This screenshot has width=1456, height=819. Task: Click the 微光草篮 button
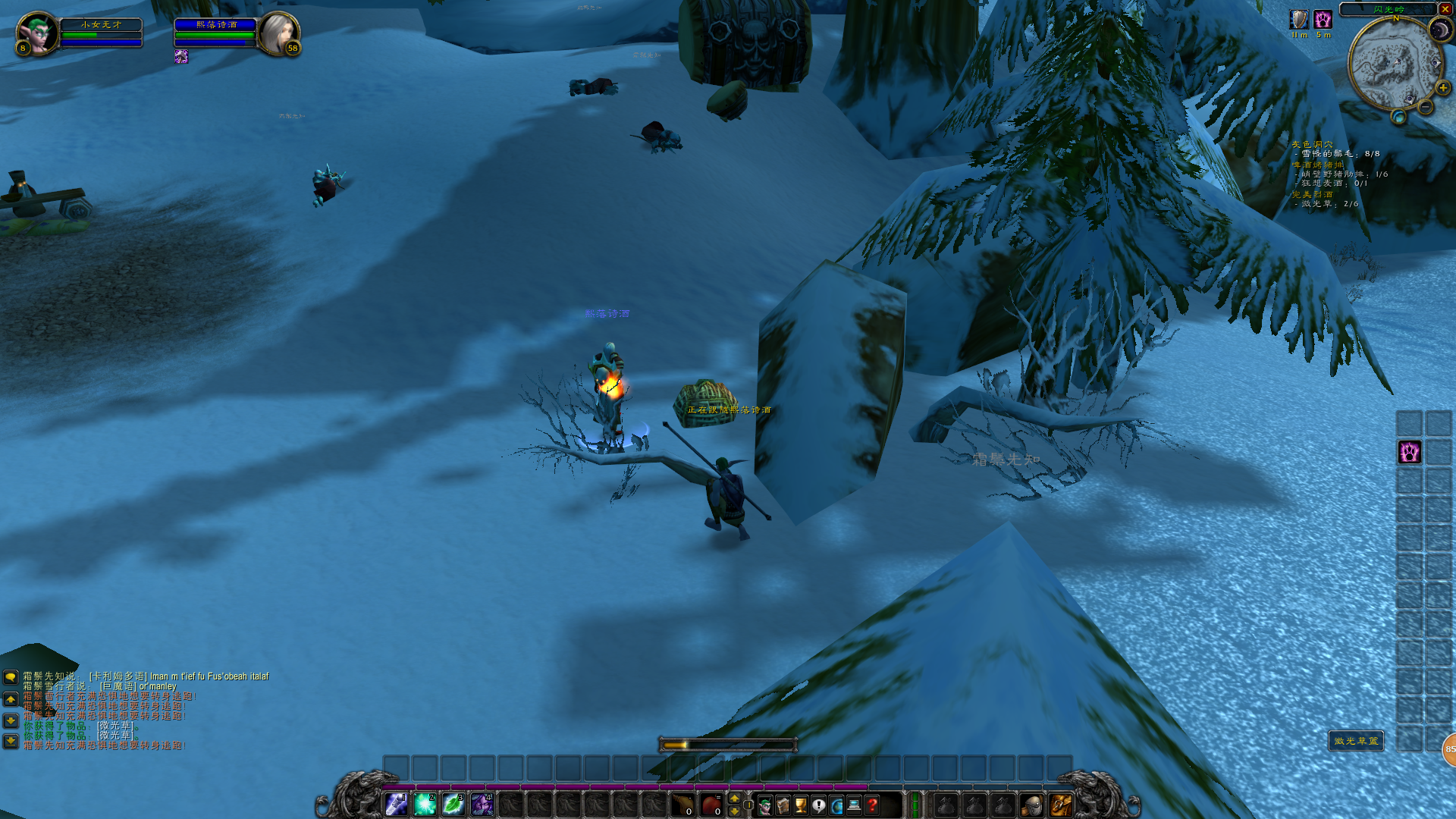tap(1356, 741)
